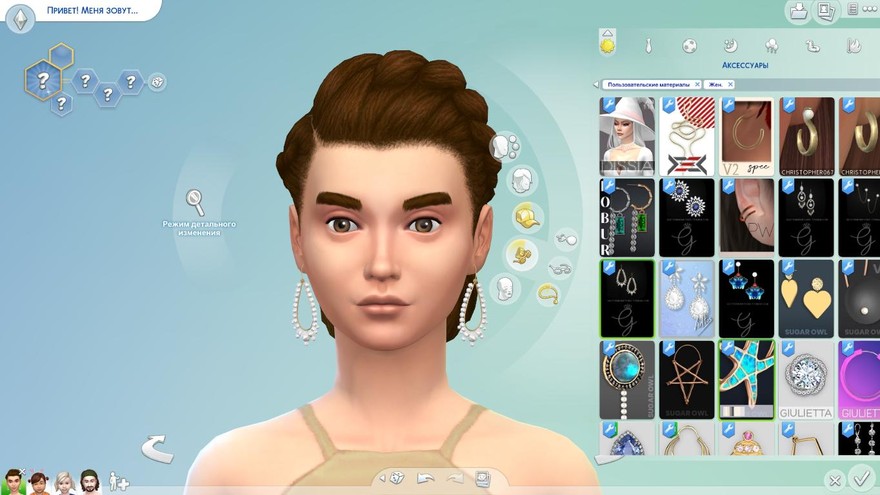Open the gold necklace category
The image size is (880, 495).
[x=548, y=293]
